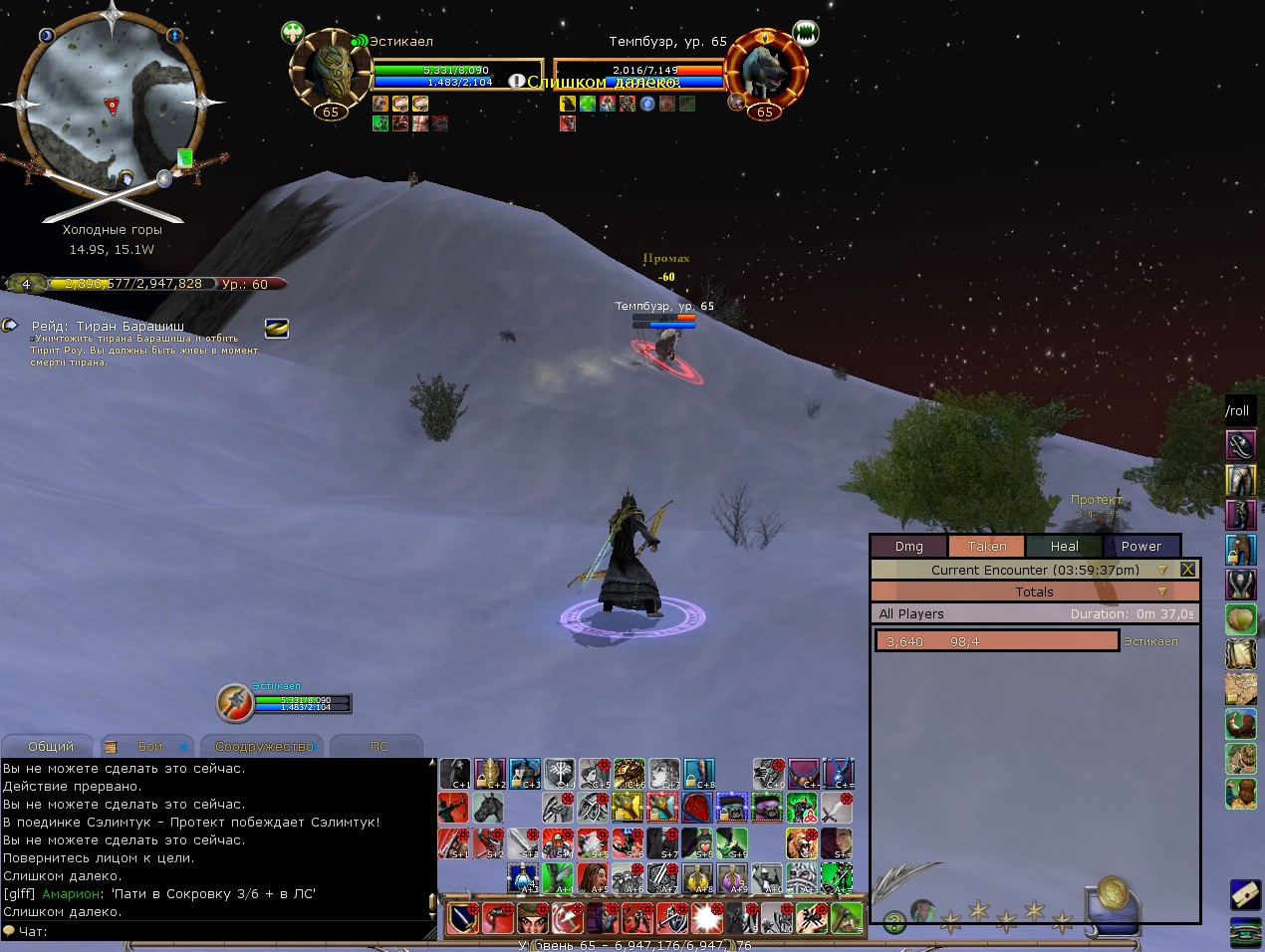The height and width of the screenshot is (952, 1265).
Task: Open the Общий chat tab
Action: tap(50, 746)
